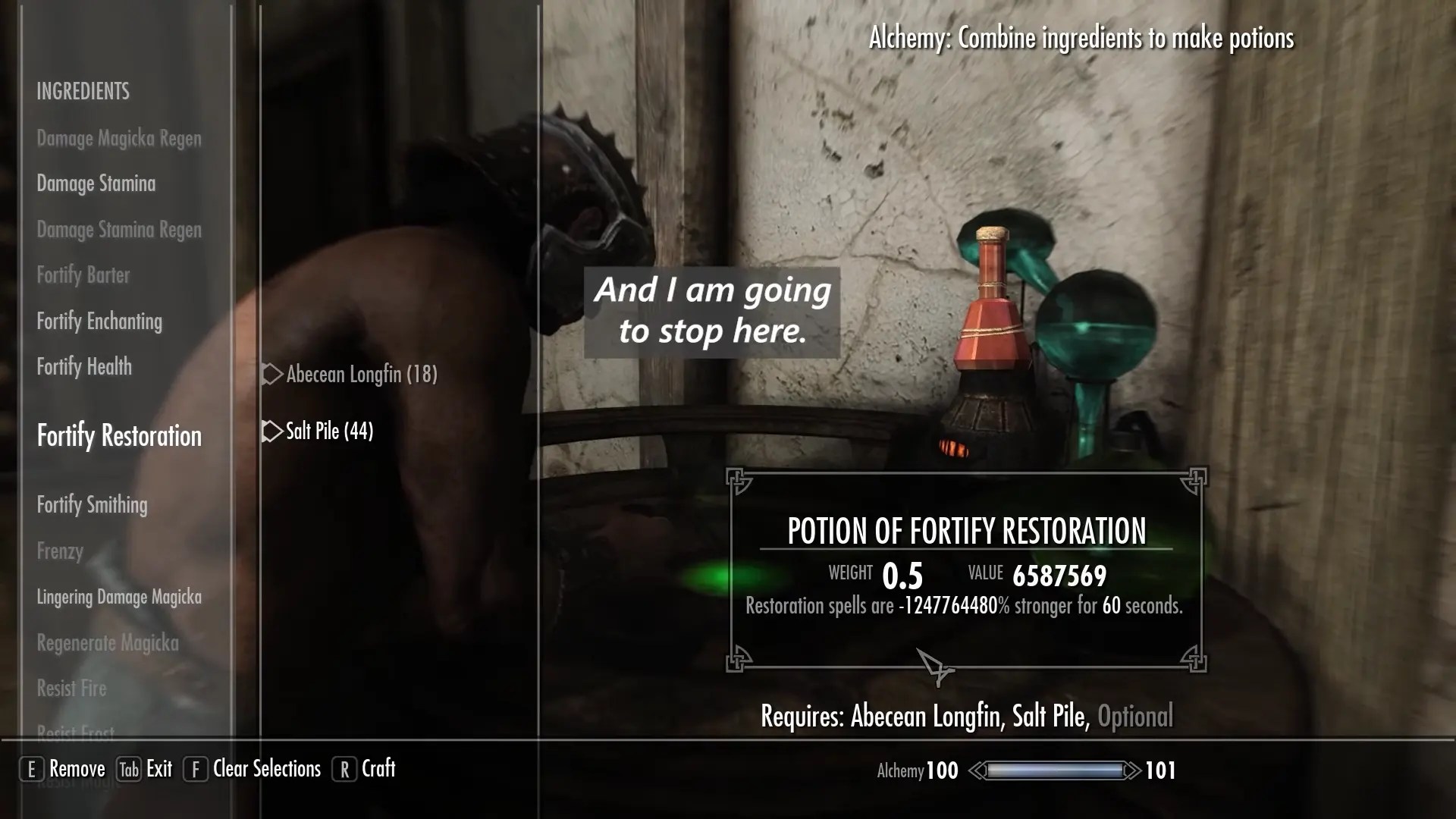Exit the alchemy menu via Tab prompt
Image resolution: width=1456 pixels, height=819 pixels.
tap(145, 769)
